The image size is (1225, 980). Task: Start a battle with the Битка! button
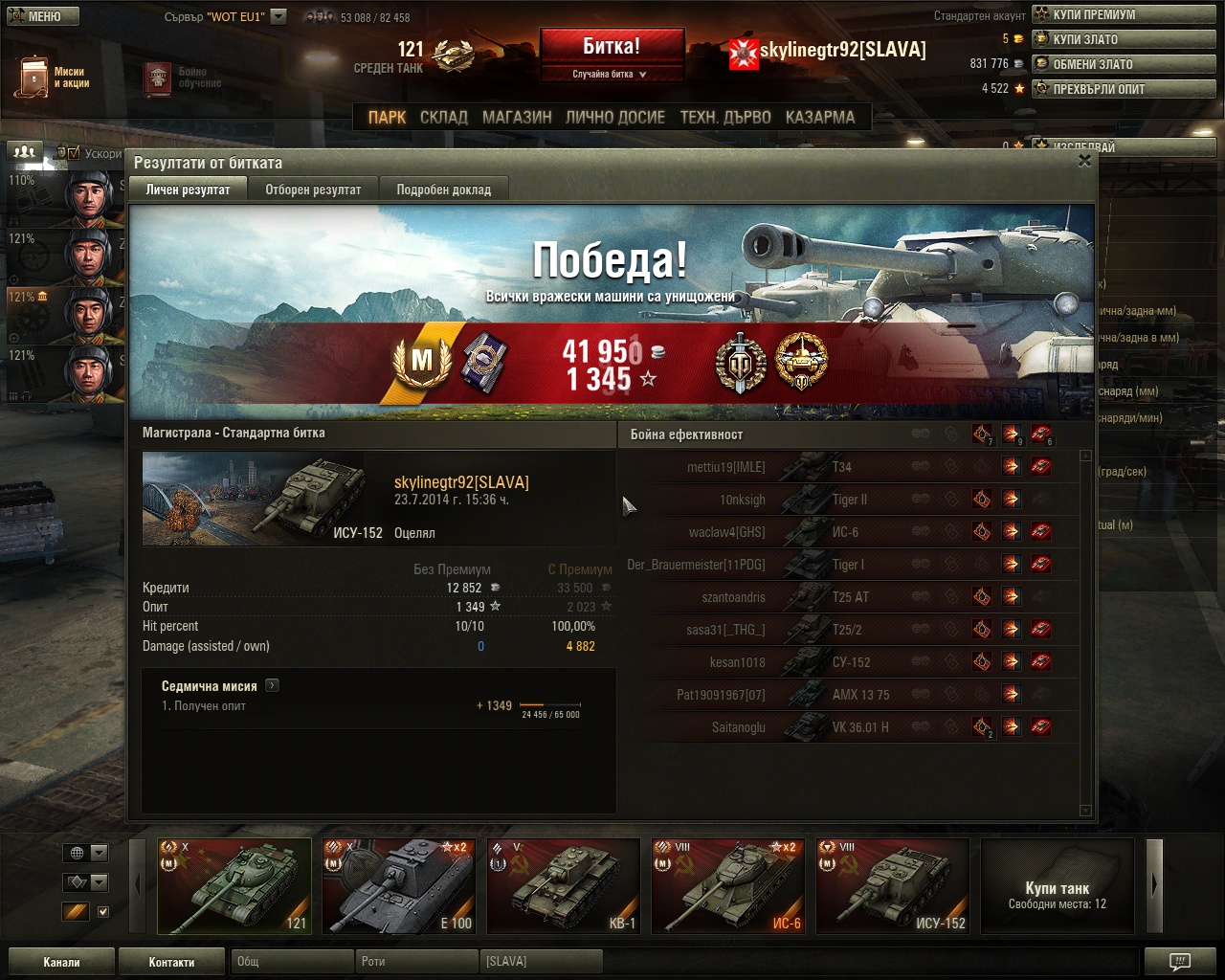tap(612, 46)
